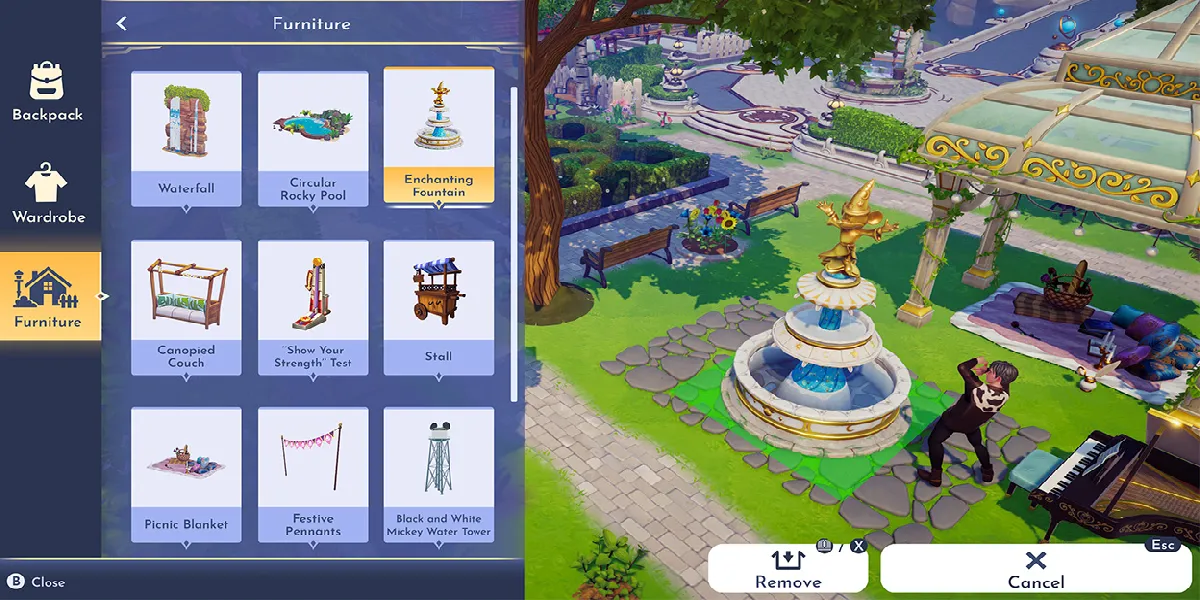The height and width of the screenshot is (600, 1200).
Task: Select the Circular Rocky Pool item
Action: [313, 137]
